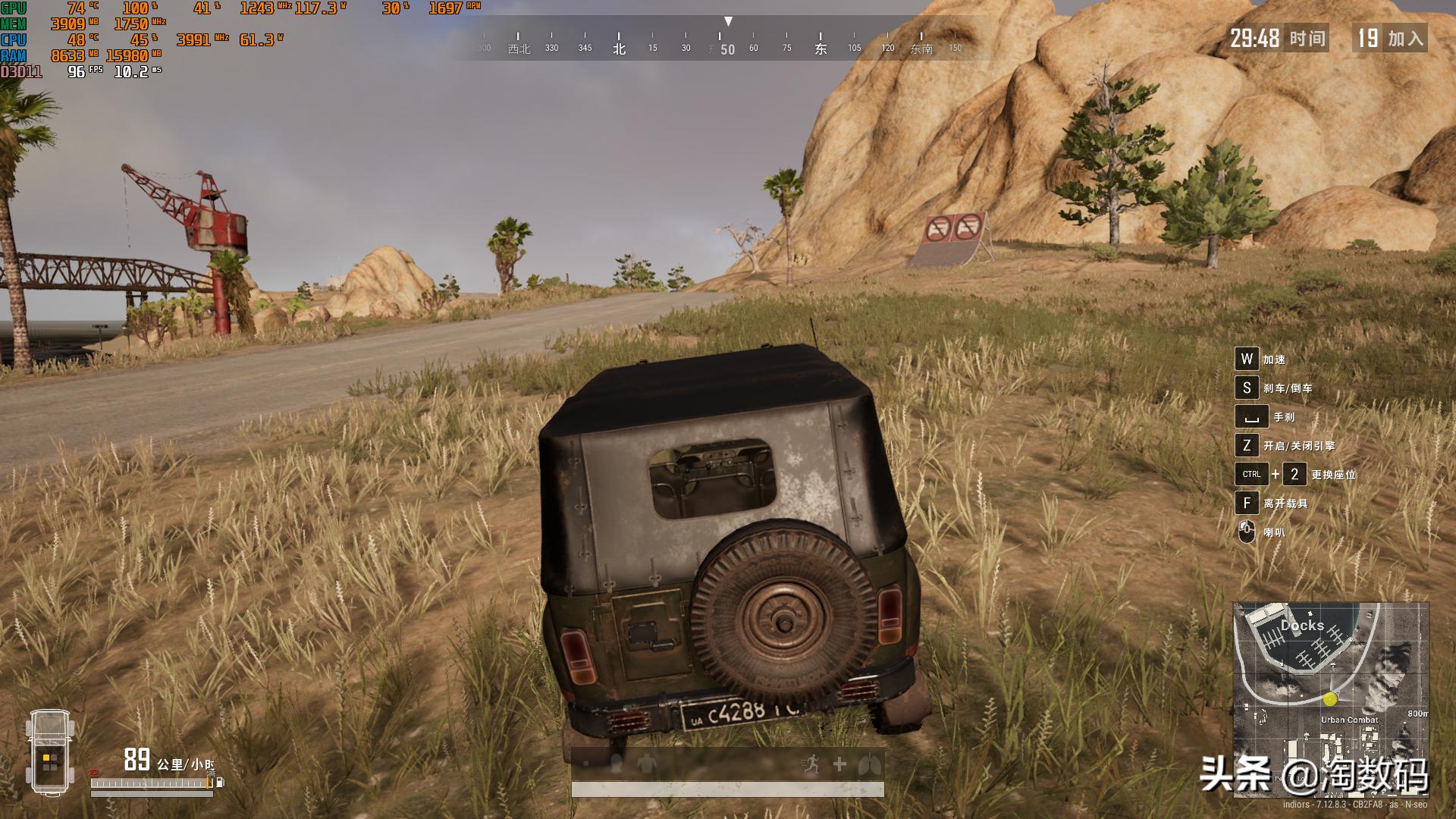Click the fuel pump icon by the gauge
Image resolution: width=1456 pixels, height=819 pixels.
pyautogui.click(x=221, y=784)
